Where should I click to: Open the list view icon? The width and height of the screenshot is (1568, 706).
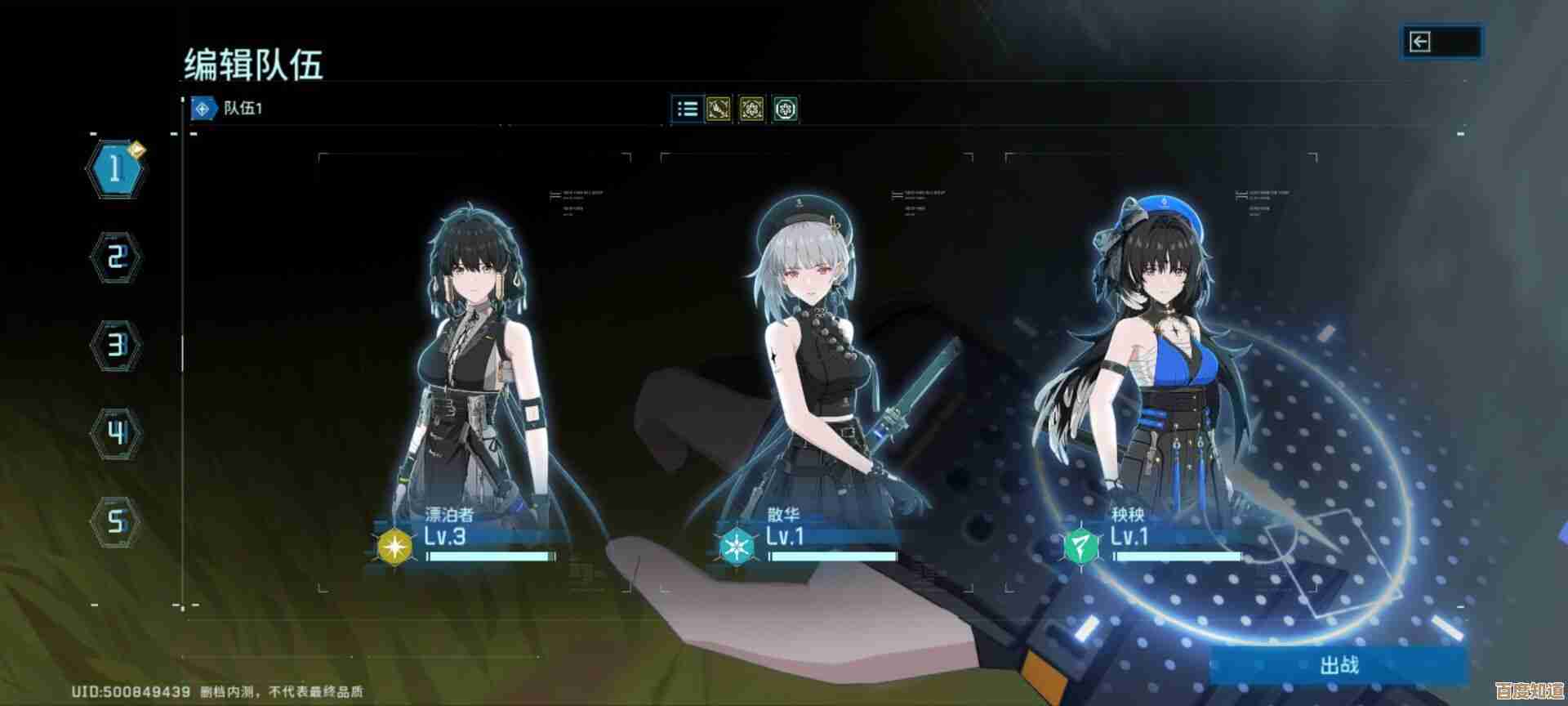click(x=687, y=109)
